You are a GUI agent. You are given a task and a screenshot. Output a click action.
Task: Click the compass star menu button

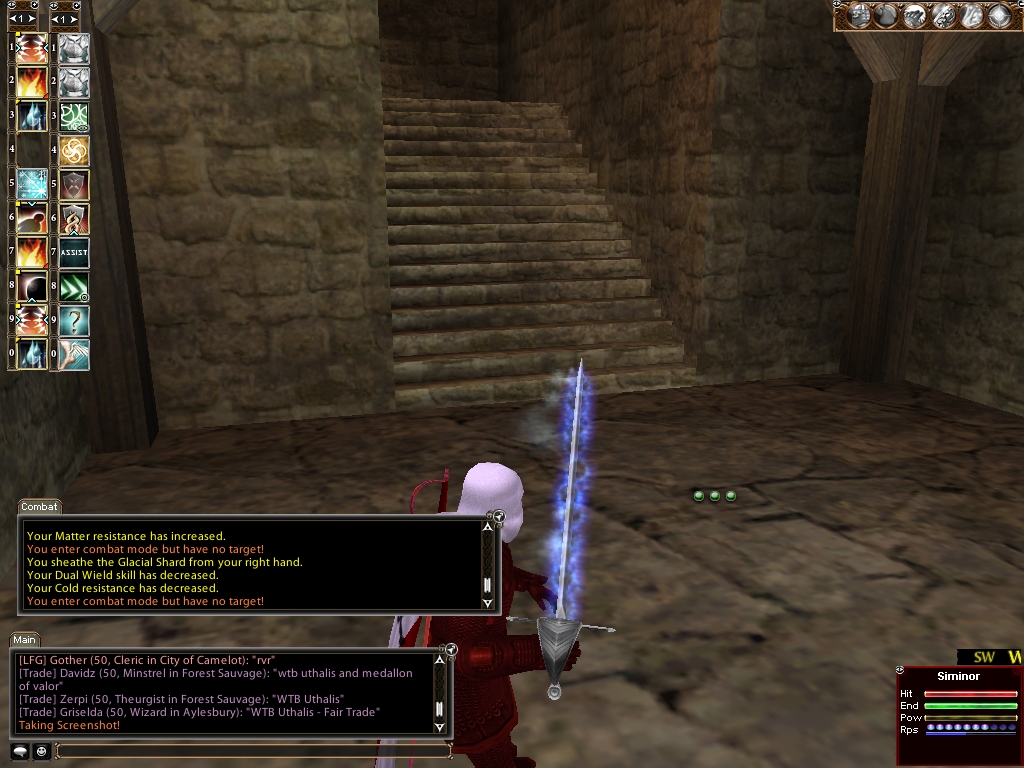(x=999, y=16)
